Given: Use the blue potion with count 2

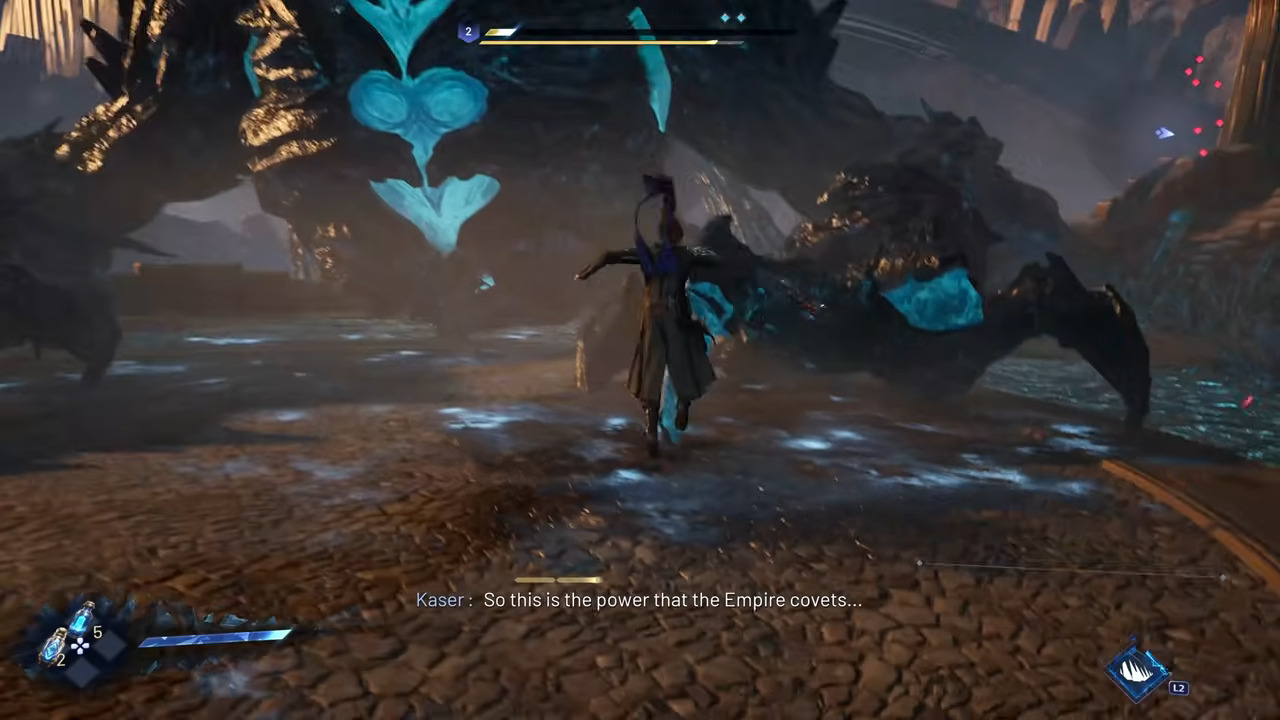Looking at the screenshot, I should [53, 647].
